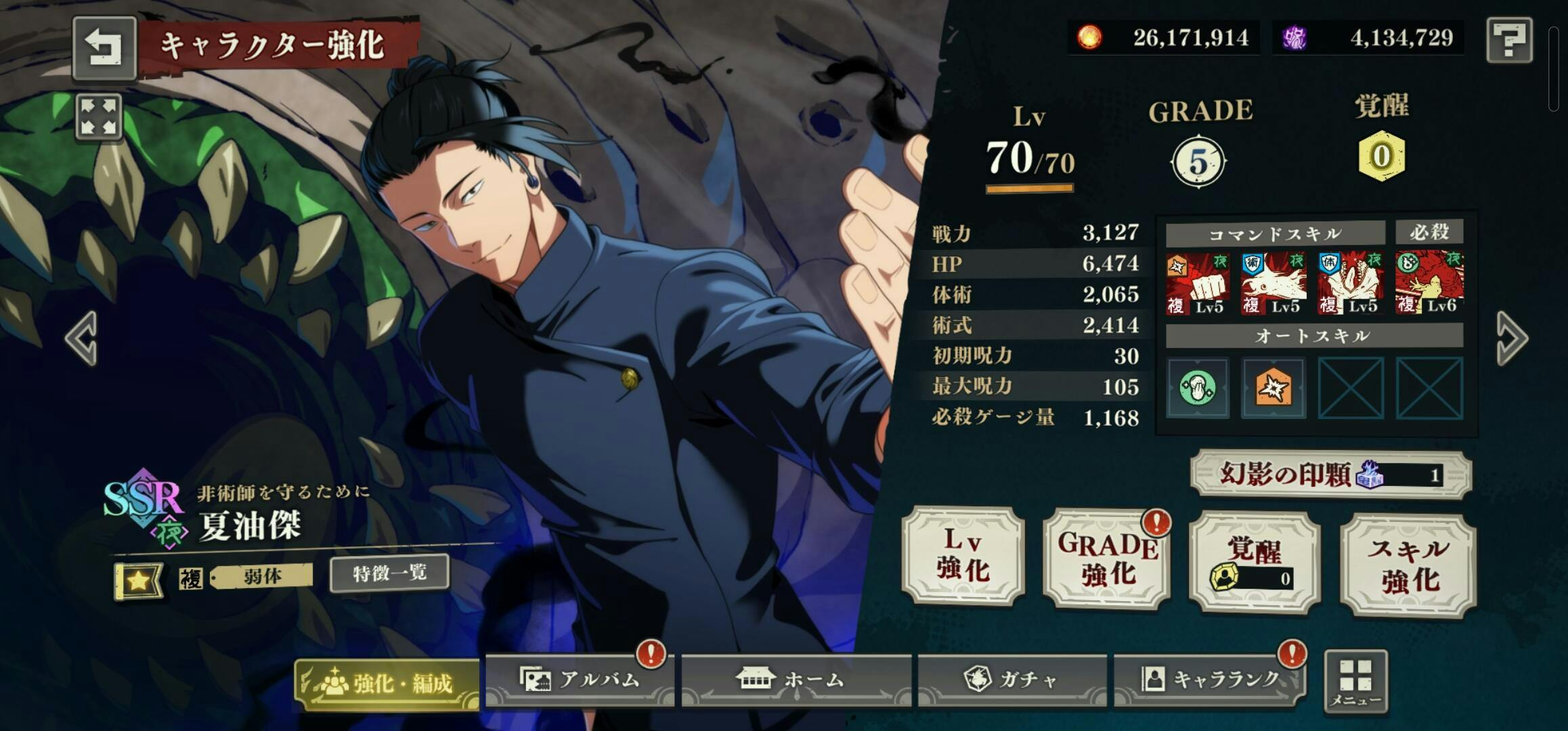
Task: Select the 強化・編成 navigation tab
Action: [x=387, y=683]
